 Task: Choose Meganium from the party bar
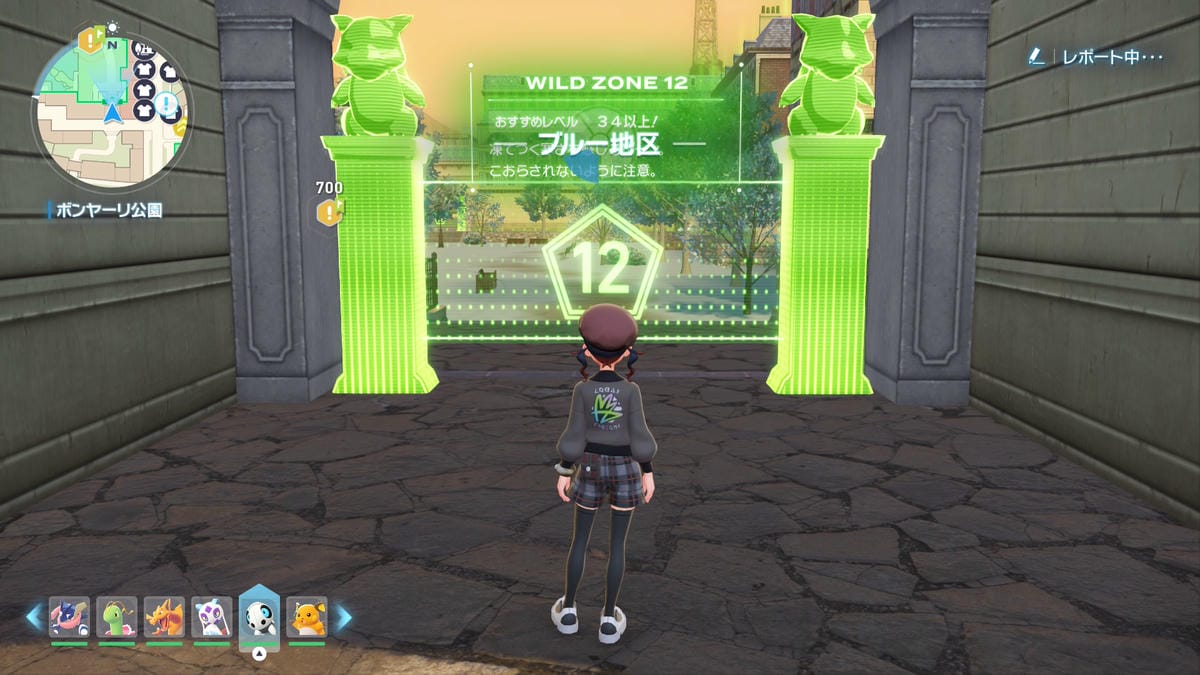[117, 617]
